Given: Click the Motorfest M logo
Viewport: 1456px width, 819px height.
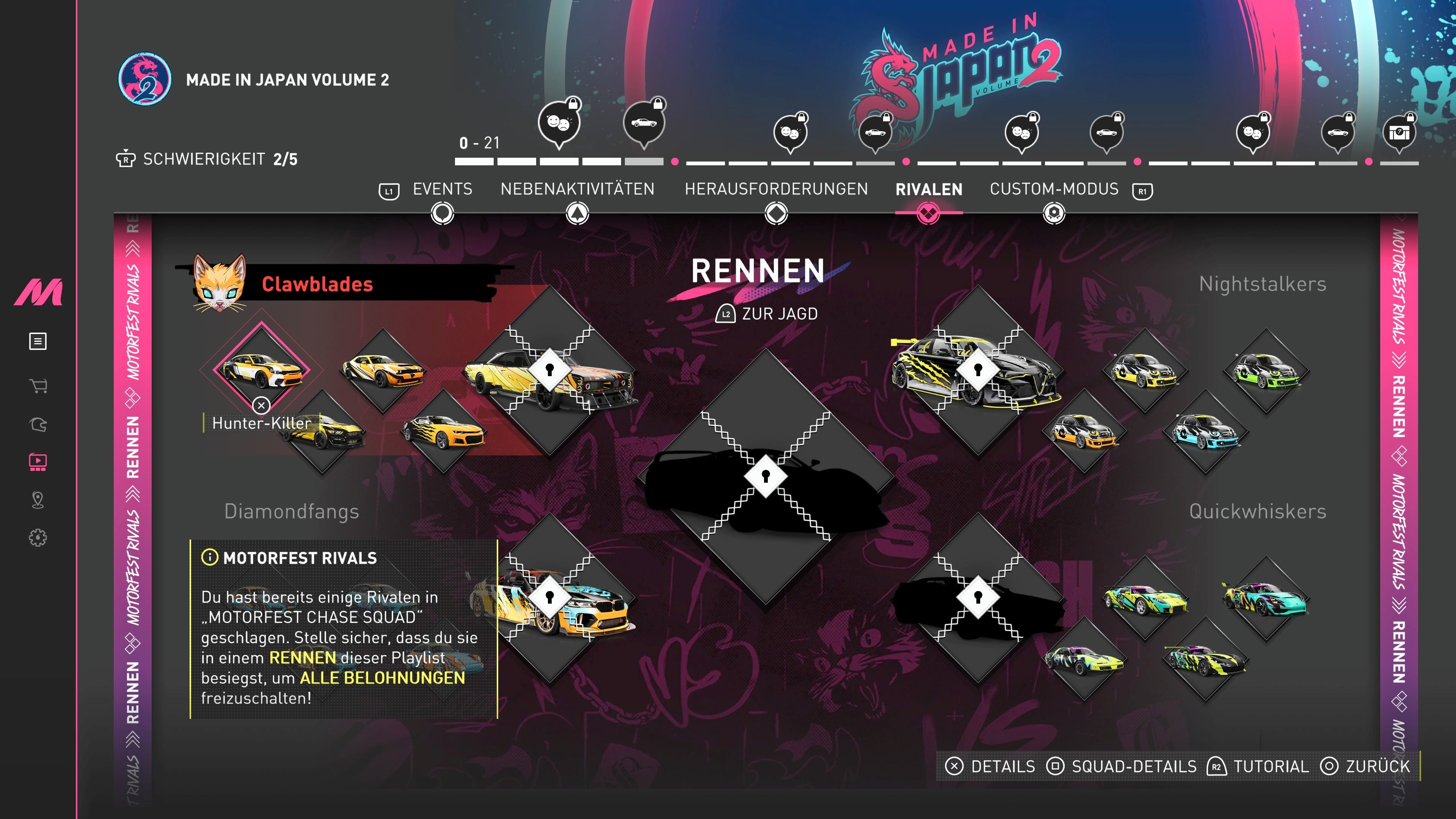Looking at the screenshot, I should tap(38, 292).
